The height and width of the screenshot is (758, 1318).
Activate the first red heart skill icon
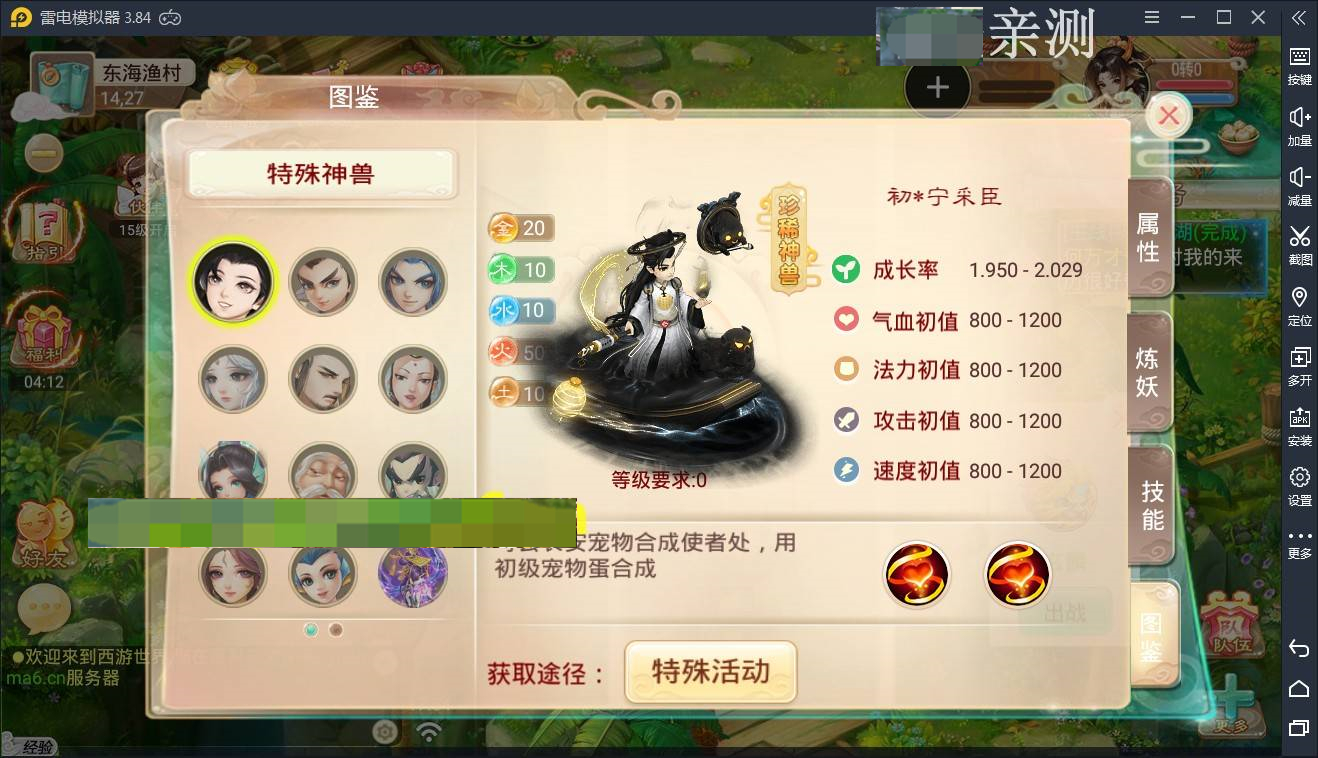pyautogui.click(x=917, y=574)
